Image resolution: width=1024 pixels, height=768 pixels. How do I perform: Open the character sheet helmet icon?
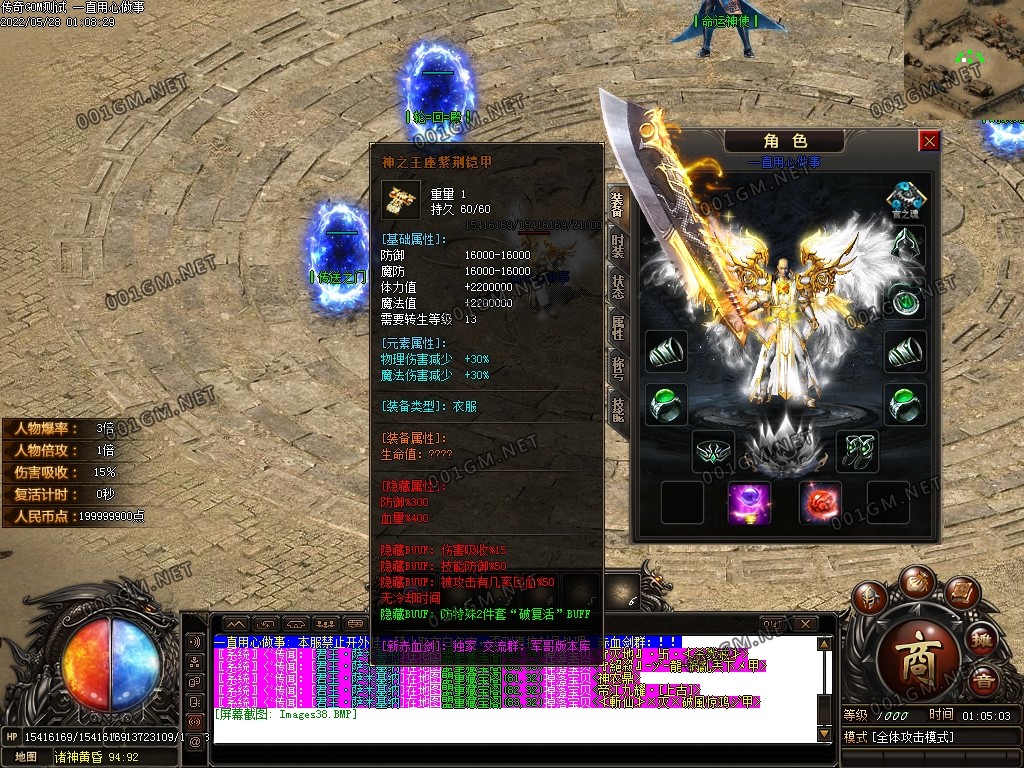869,598
